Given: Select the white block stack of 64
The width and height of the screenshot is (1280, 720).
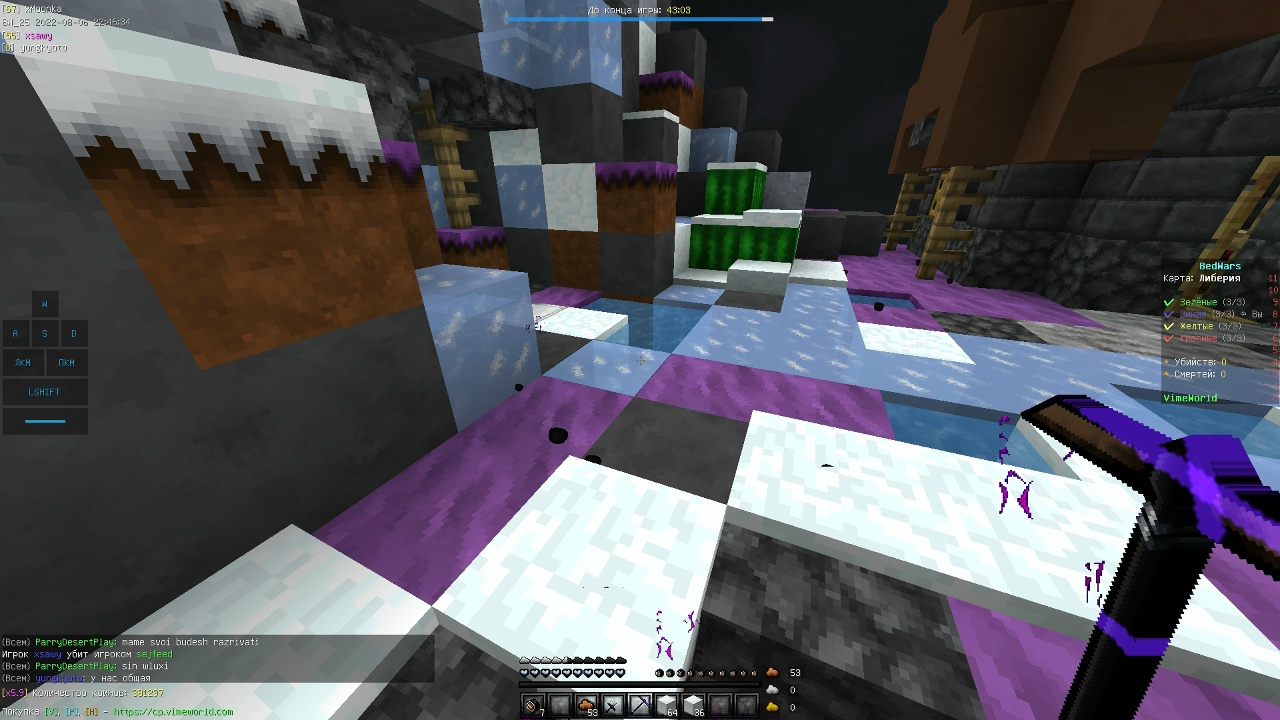Looking at the screenshot, I should 666,705.
